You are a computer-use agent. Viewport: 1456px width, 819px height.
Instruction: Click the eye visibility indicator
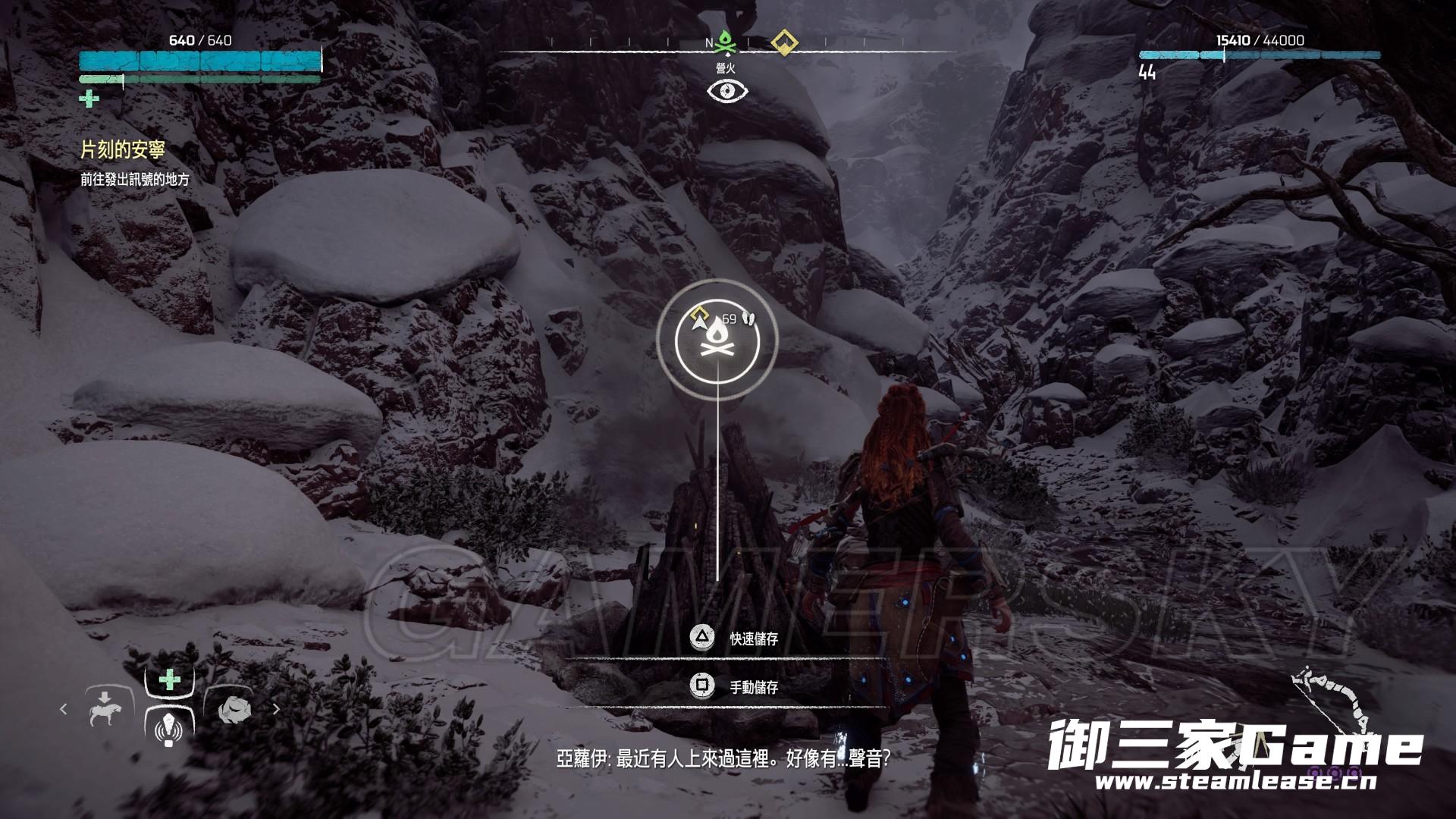coord(727,92)
